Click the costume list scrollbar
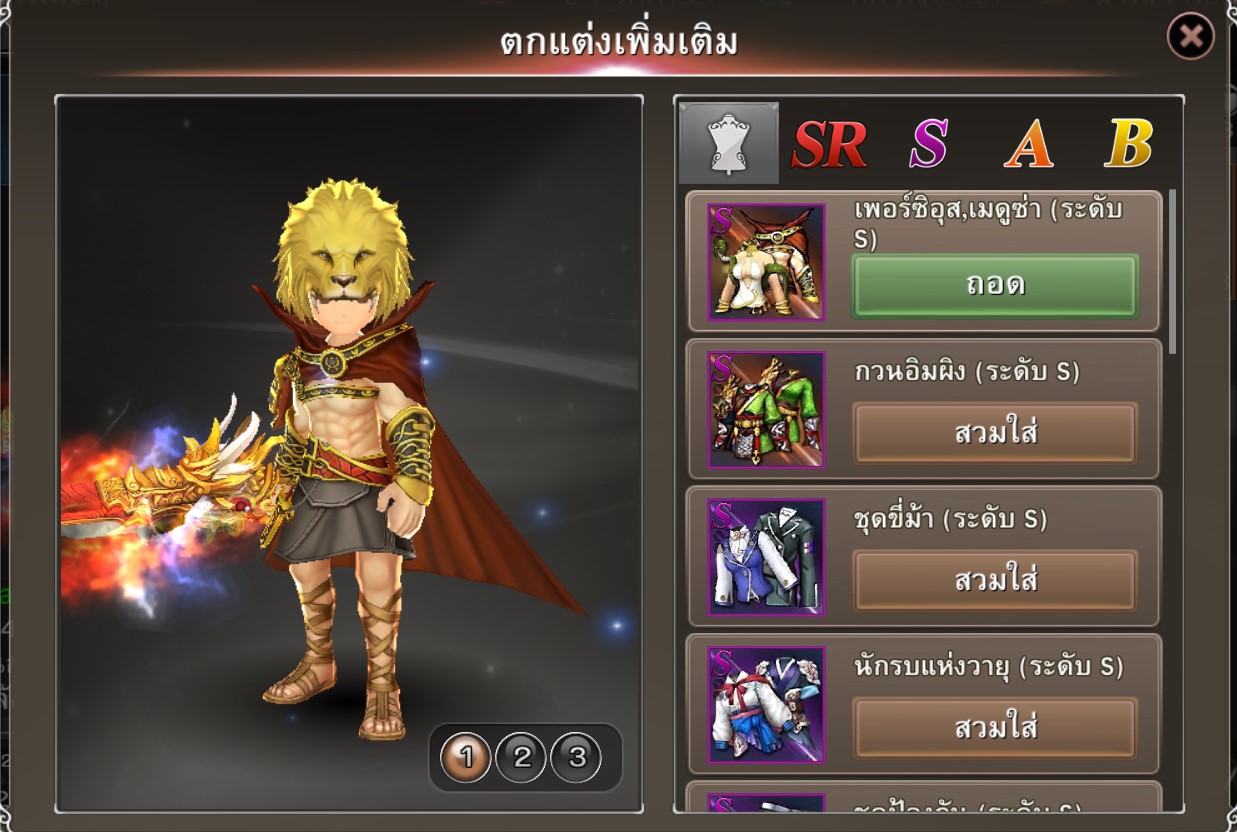 pyautogui.click(x=1172, y=270)
